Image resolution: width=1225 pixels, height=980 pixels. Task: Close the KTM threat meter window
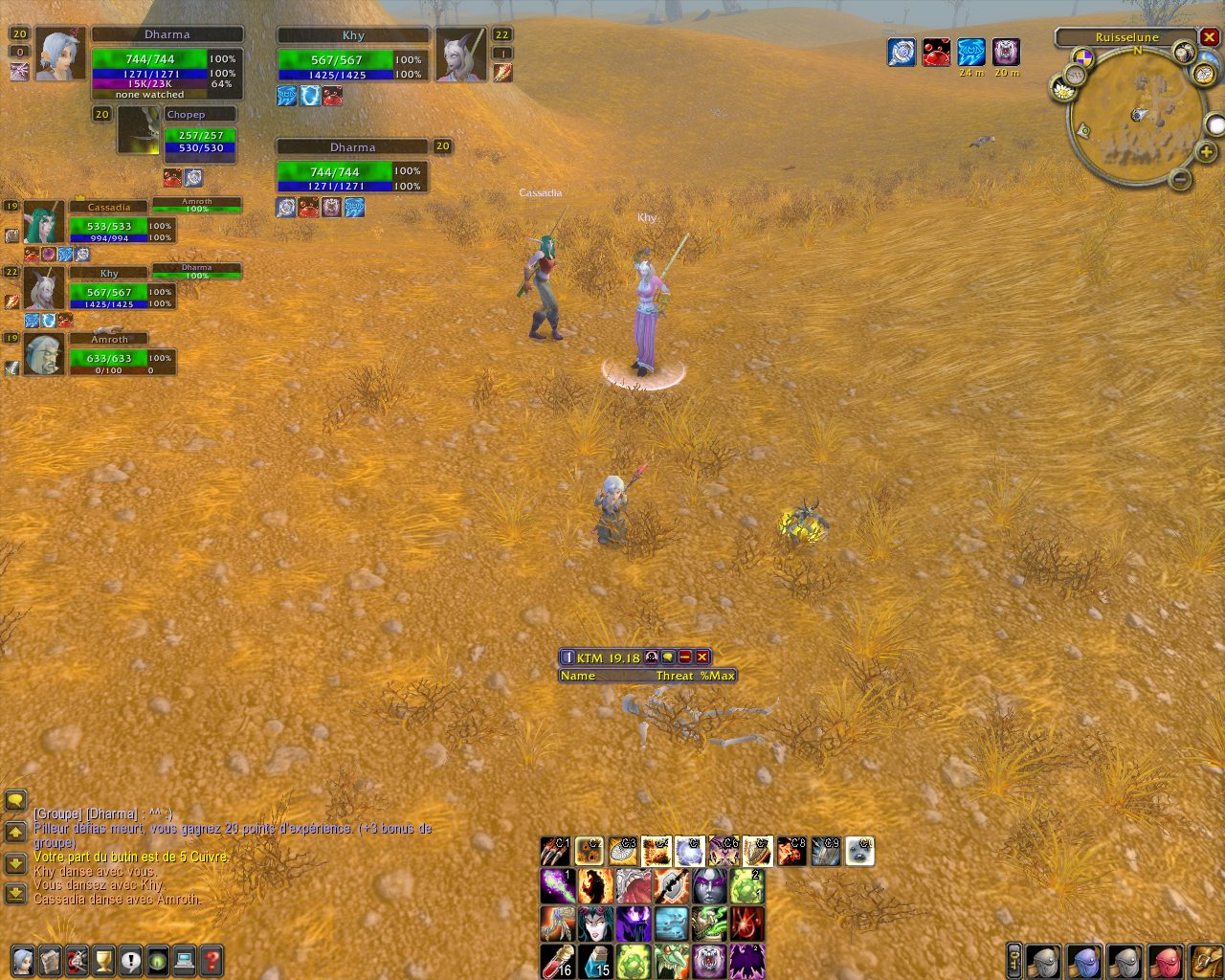point(702,657)
